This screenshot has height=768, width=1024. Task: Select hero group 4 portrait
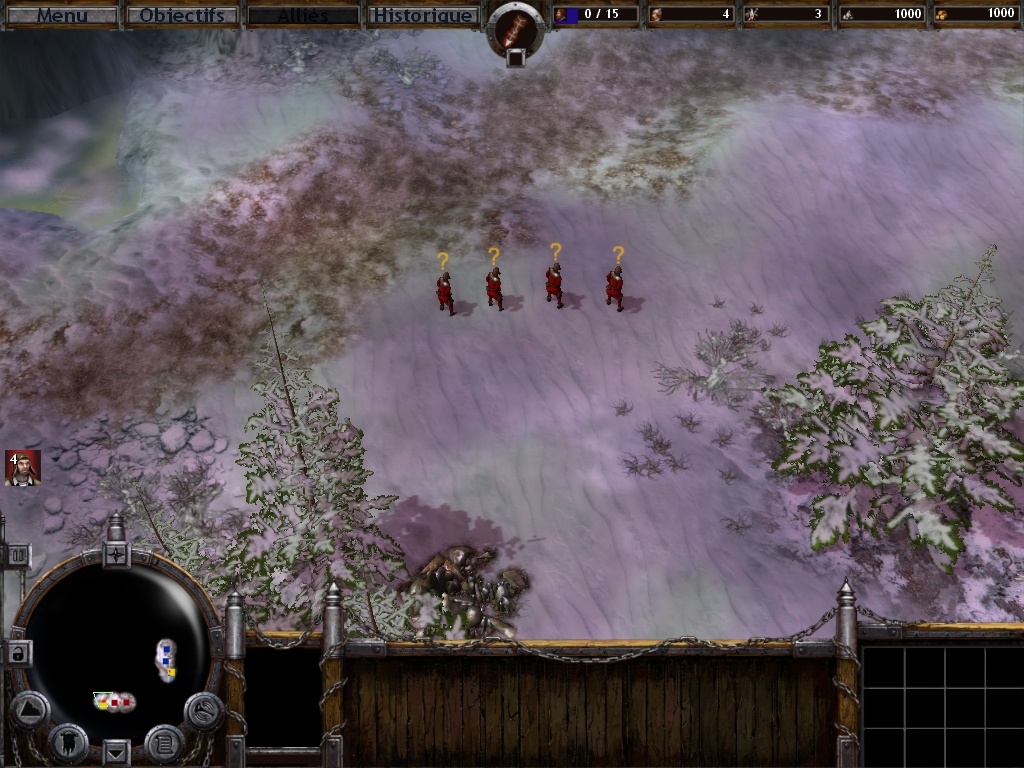22,468
